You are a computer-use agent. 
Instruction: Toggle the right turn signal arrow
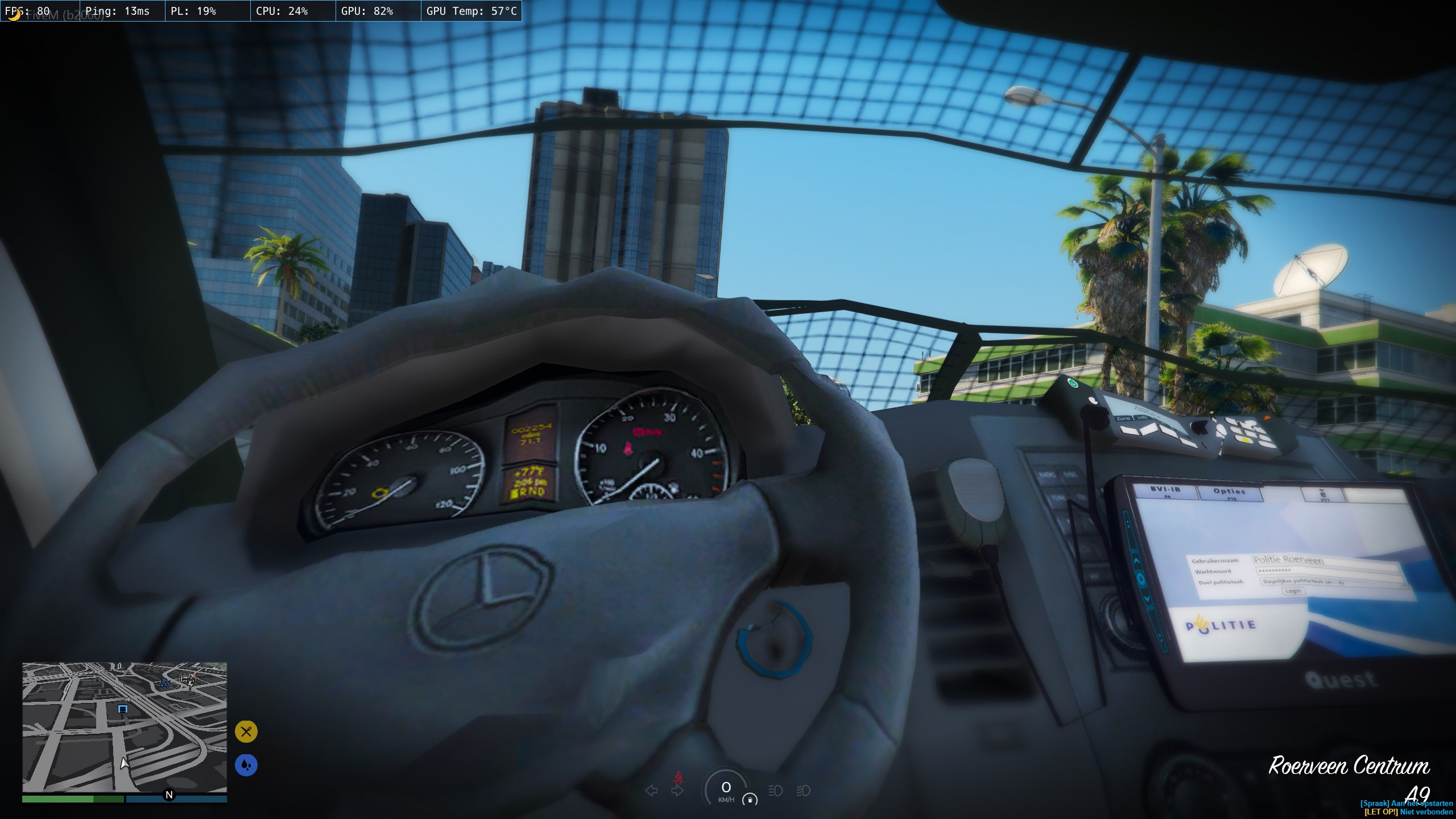[x=677, y=791]
